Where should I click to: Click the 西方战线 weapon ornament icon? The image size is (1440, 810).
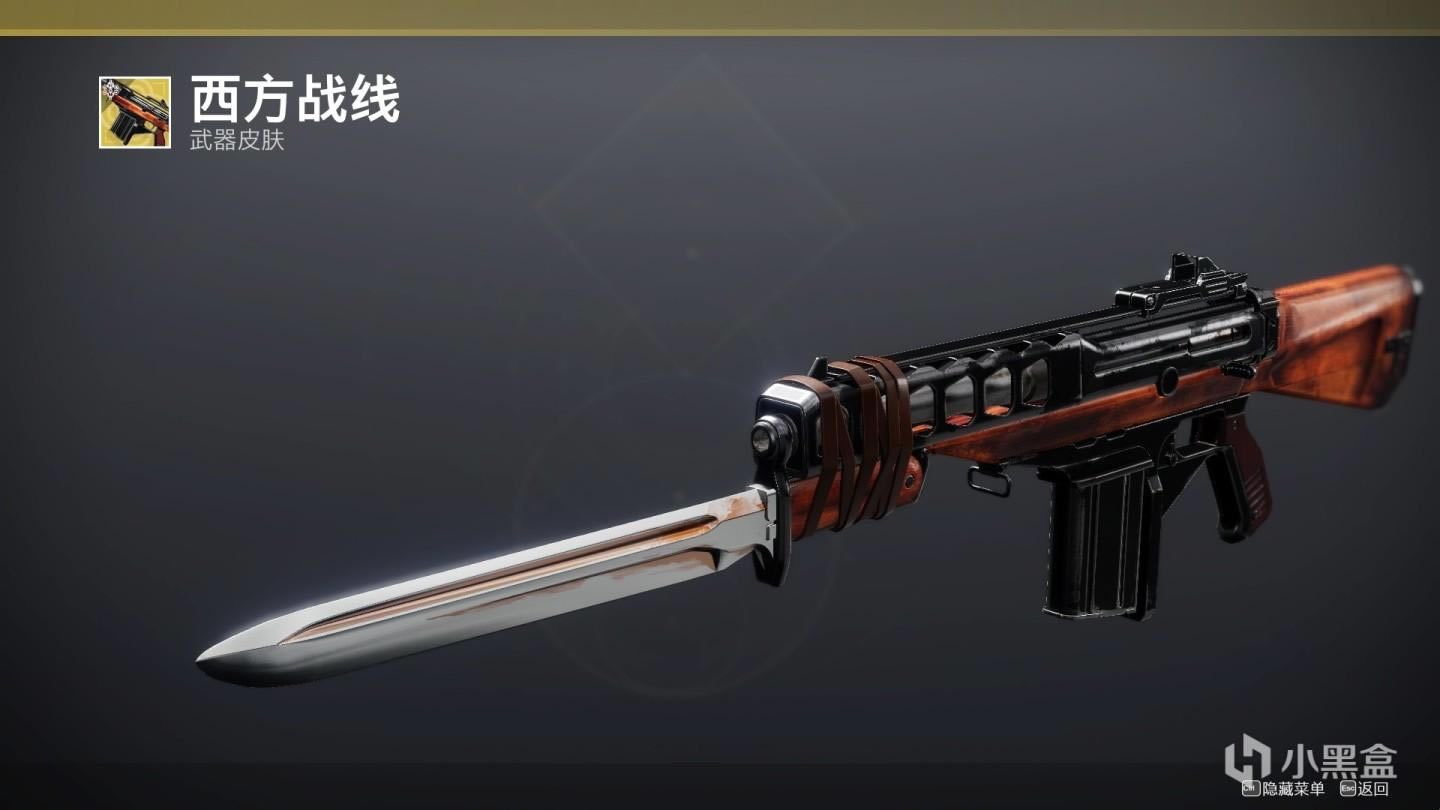coord(135,112)
